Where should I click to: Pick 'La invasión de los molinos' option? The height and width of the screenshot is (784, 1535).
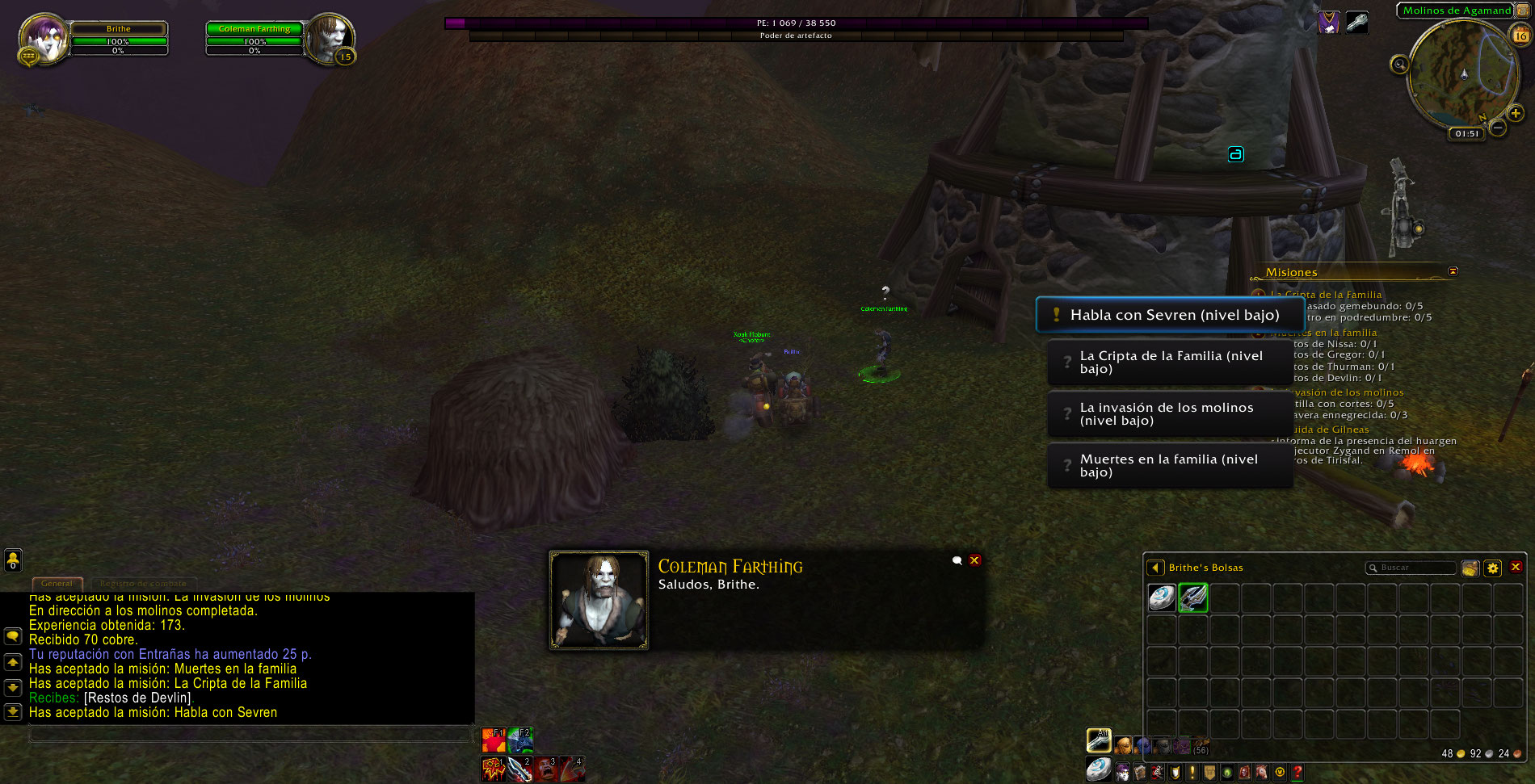point(1169,414)
